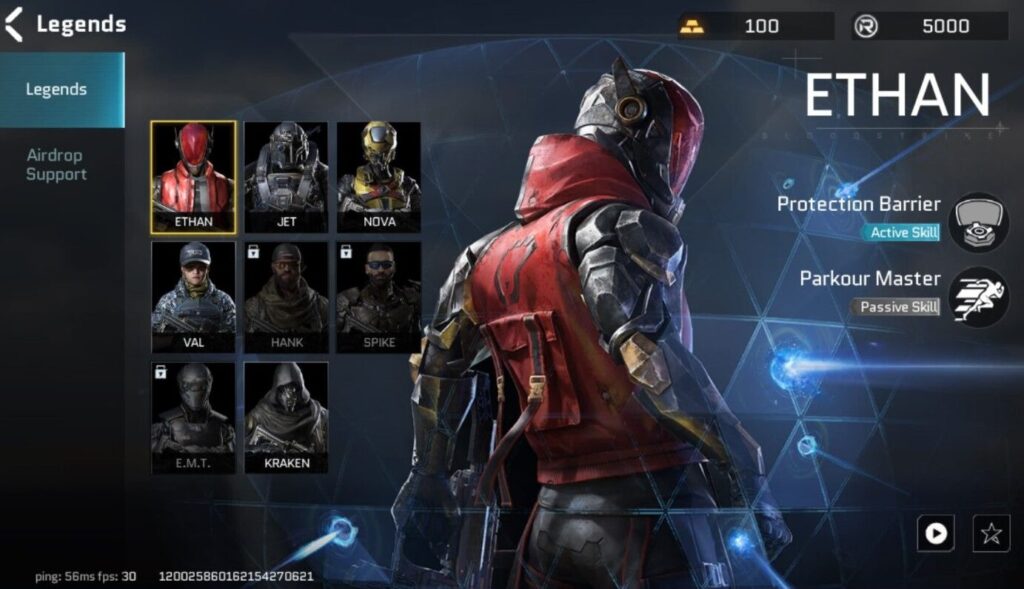Select the VAL legend portrait
Viewport: 1024px width, 589px height.
tap(193, 297)
